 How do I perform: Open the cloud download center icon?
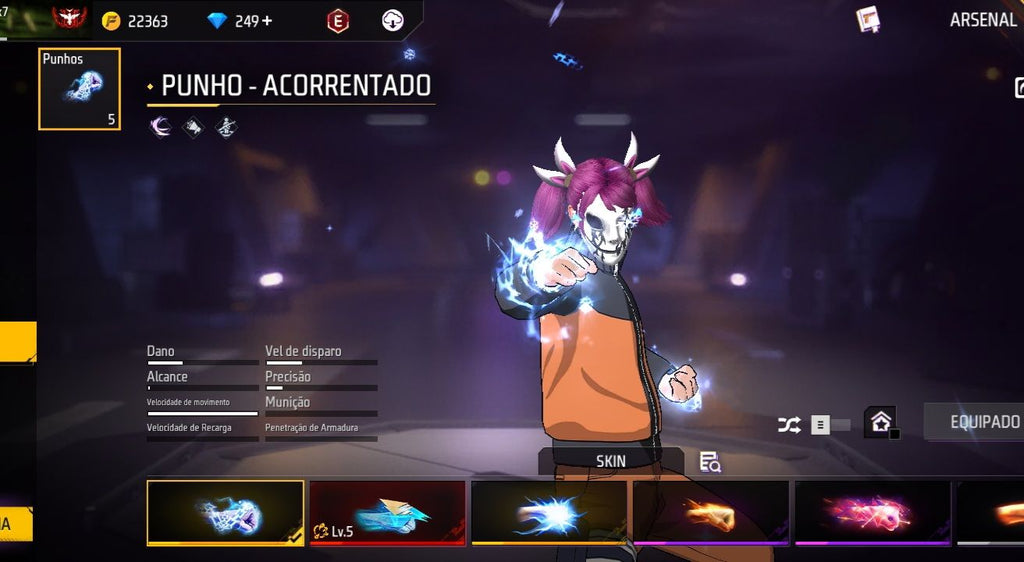pyautogui.click(x=393, y=20)
